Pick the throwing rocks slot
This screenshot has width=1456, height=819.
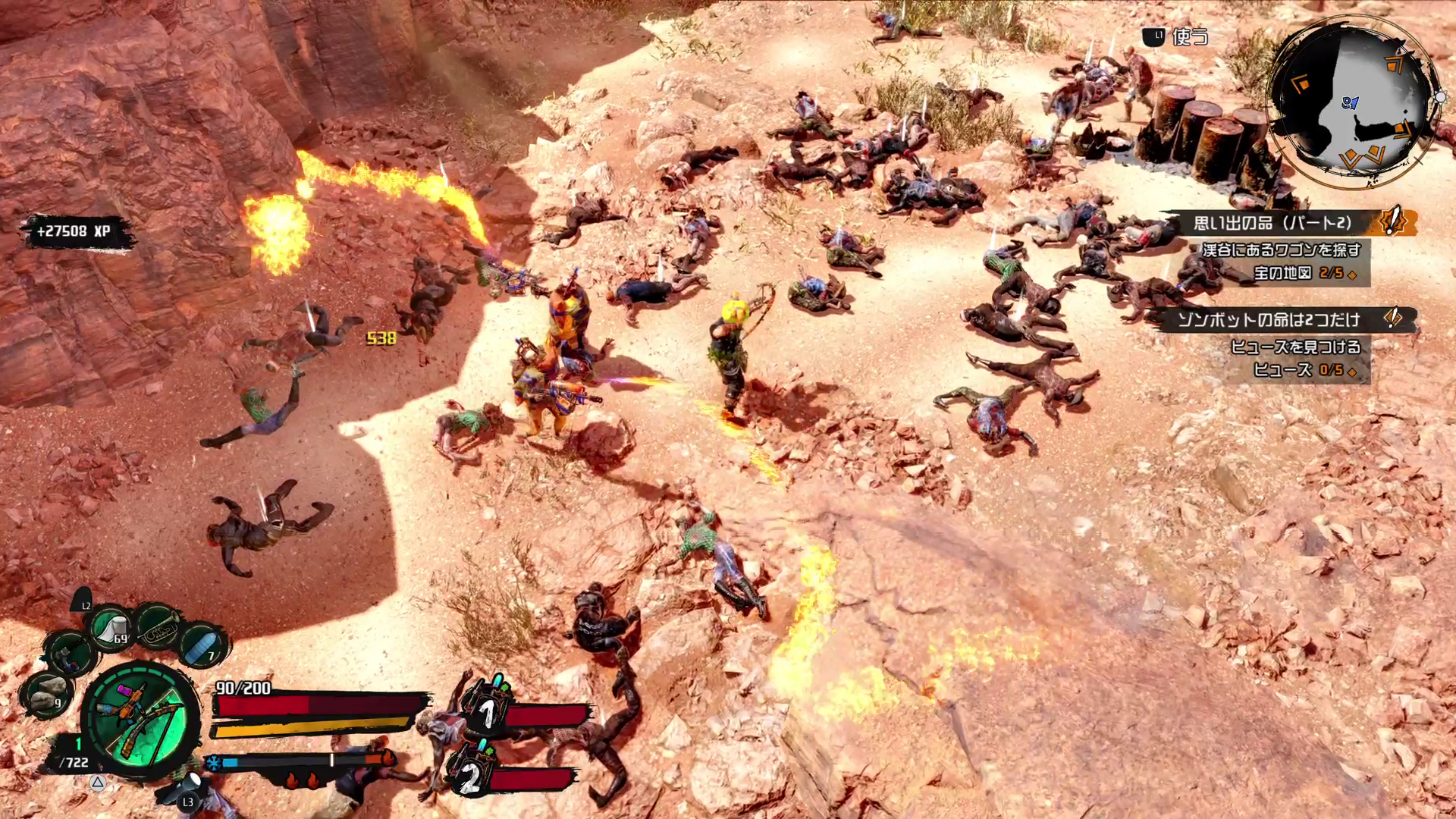47,692
